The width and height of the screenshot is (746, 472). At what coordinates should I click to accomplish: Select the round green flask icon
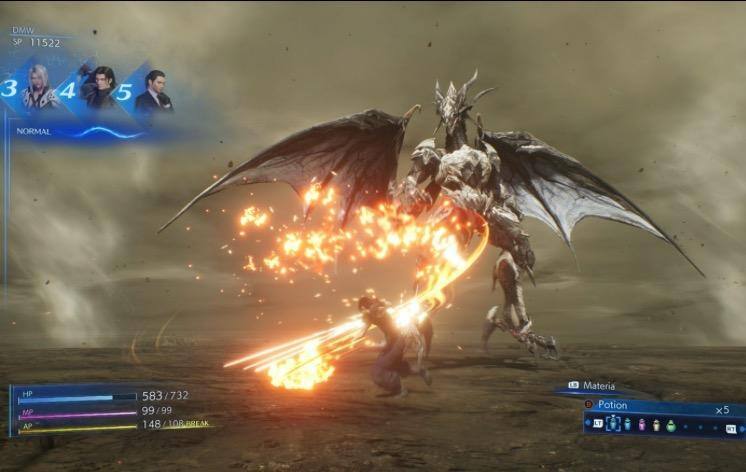(x=671, y=425)
